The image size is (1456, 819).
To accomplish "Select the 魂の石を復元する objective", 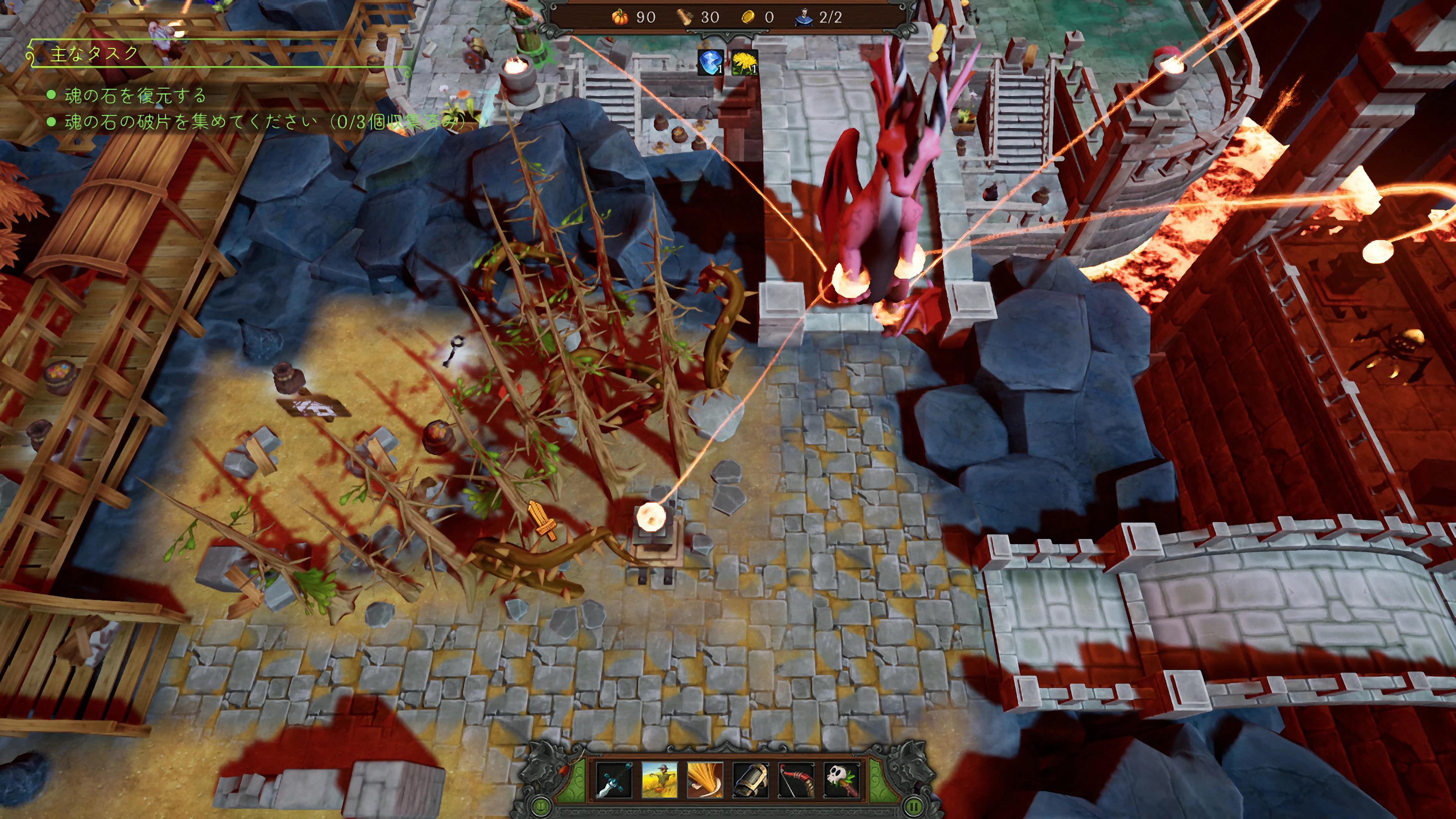I will 135,96.
